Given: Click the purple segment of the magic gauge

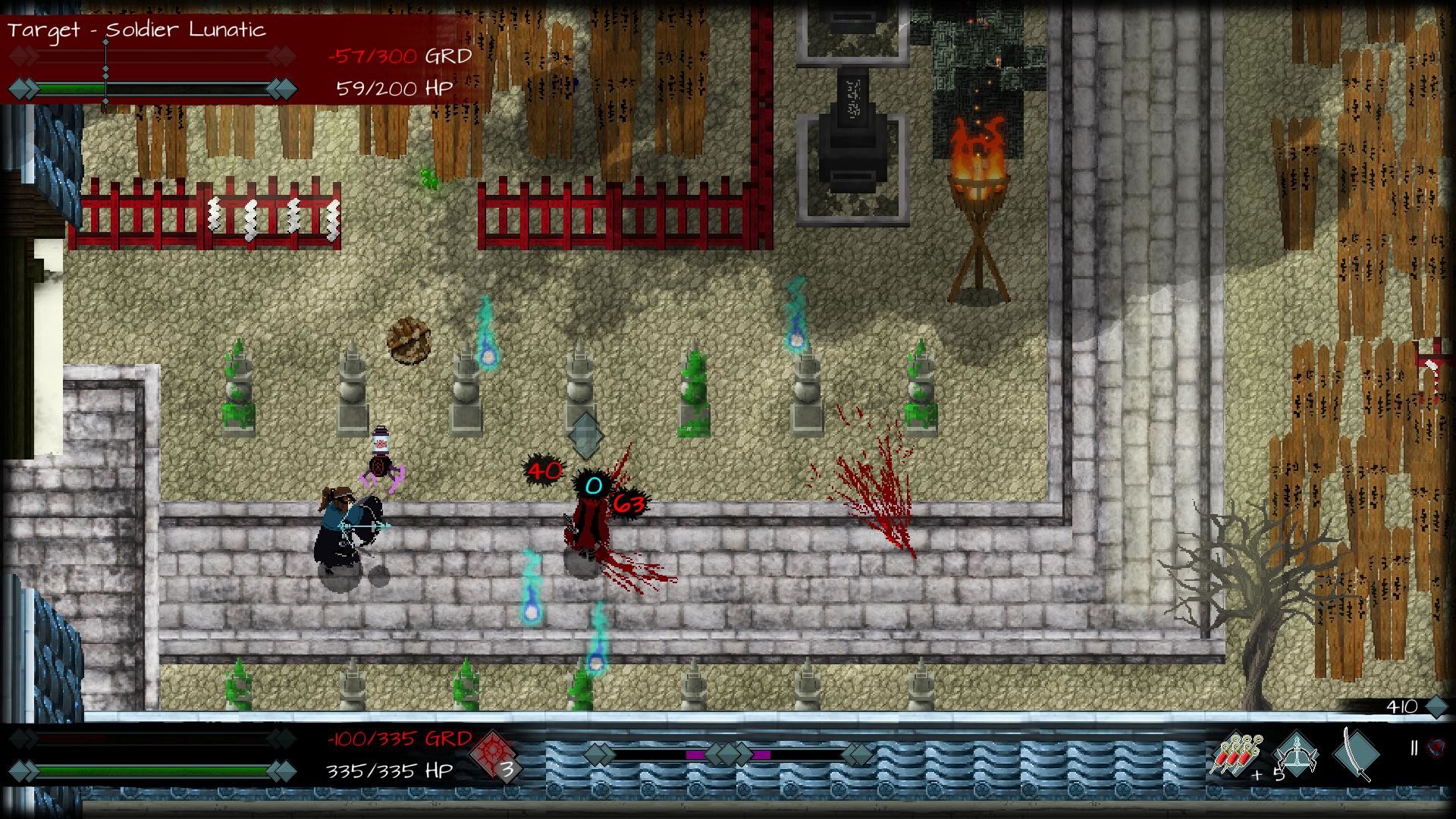Looking at the screenshot, I should point(696,755).
